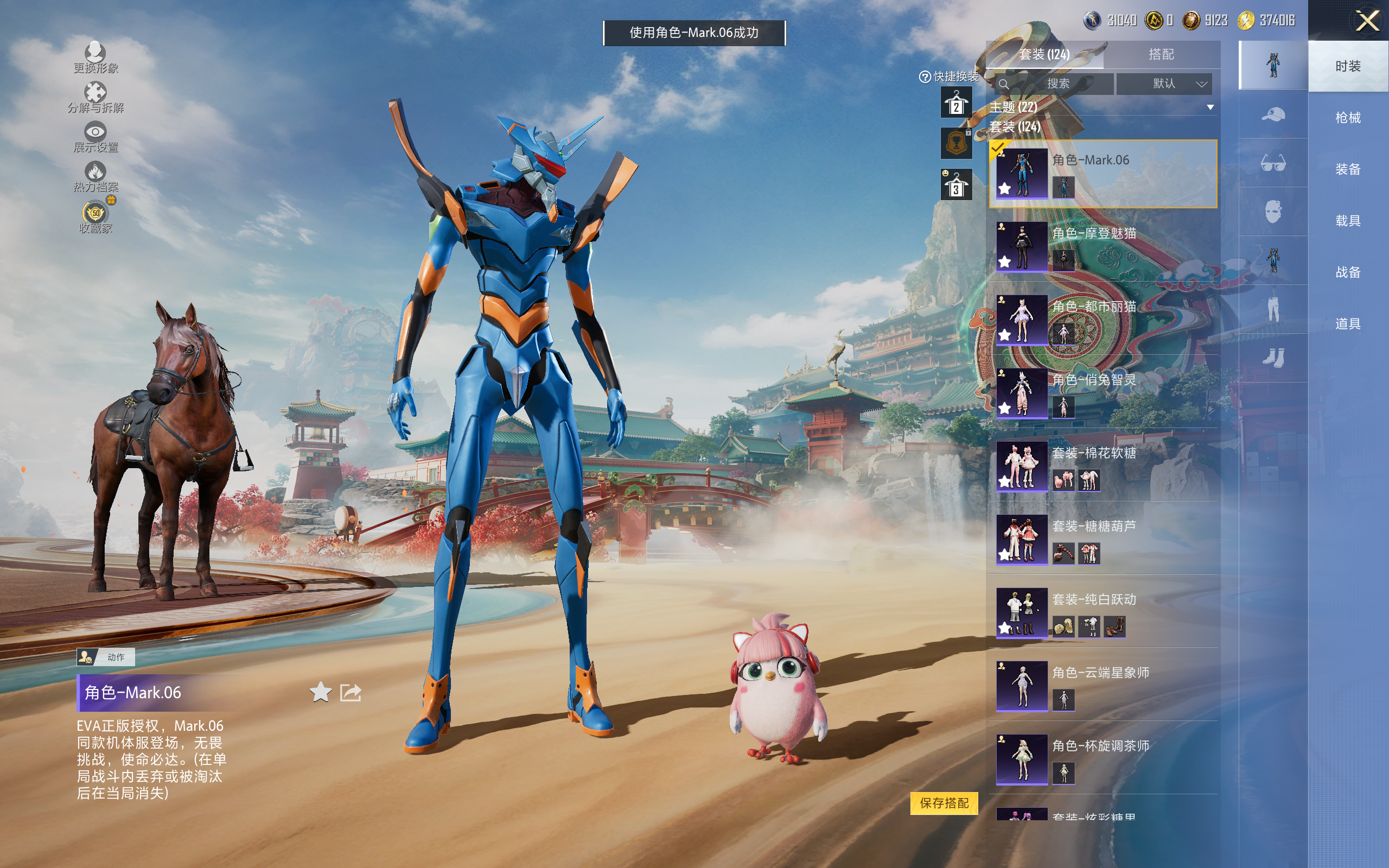Share the outfit using the arrow icon

point(350,692)
